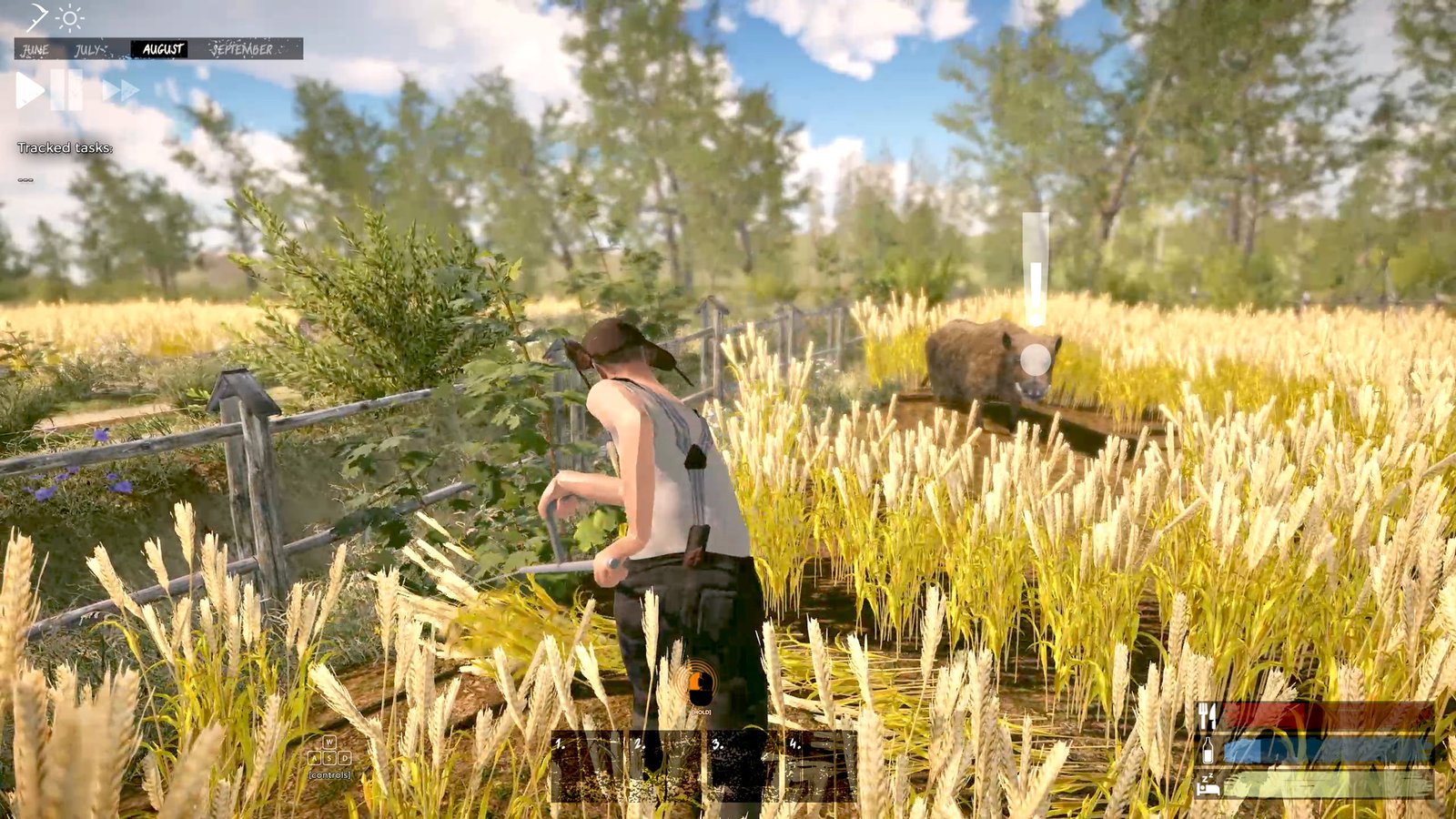
Task: Select the SEPTEMBER month tab
Action: (x=241, y=50)
